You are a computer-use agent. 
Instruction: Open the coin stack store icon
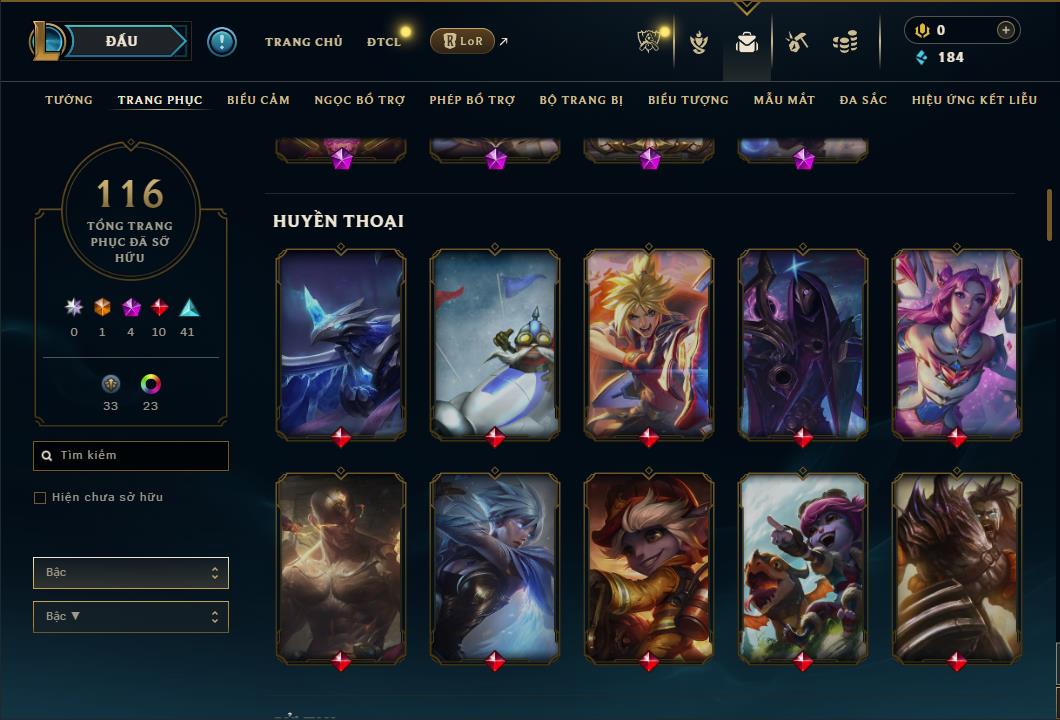pyautogui.click(x=845, y=42)
